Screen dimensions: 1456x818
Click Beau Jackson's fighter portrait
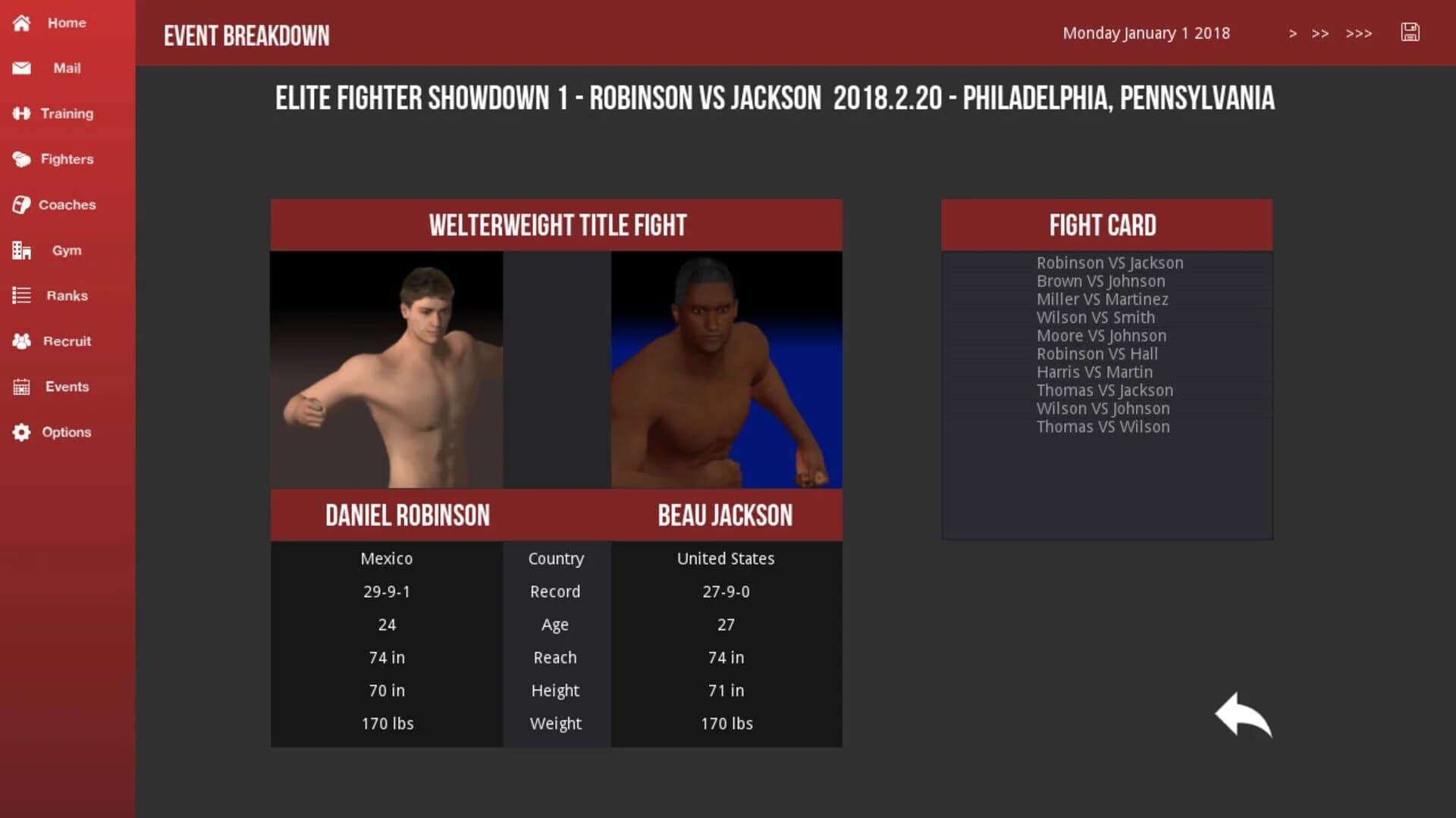point(726,371)
